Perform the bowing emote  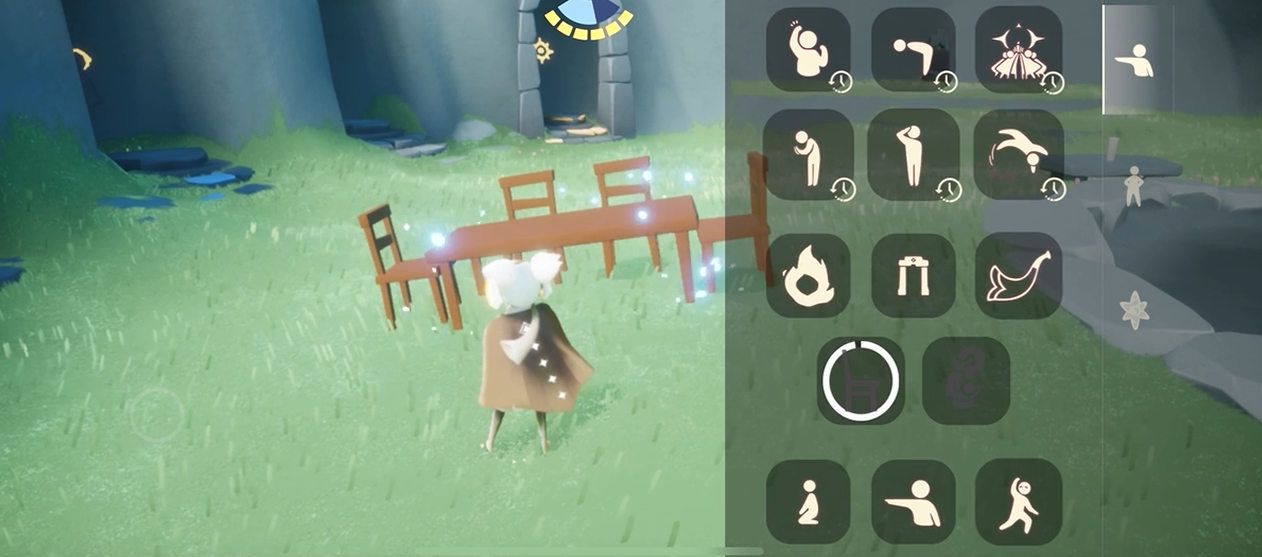click(913, 50)
